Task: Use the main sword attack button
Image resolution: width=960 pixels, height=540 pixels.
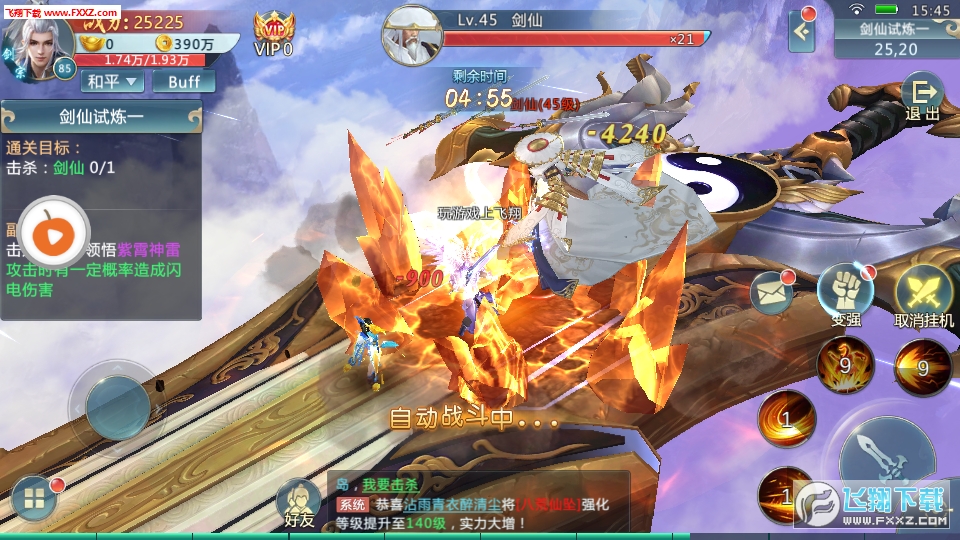Action: pyautogui.click(x=885, y=455)
